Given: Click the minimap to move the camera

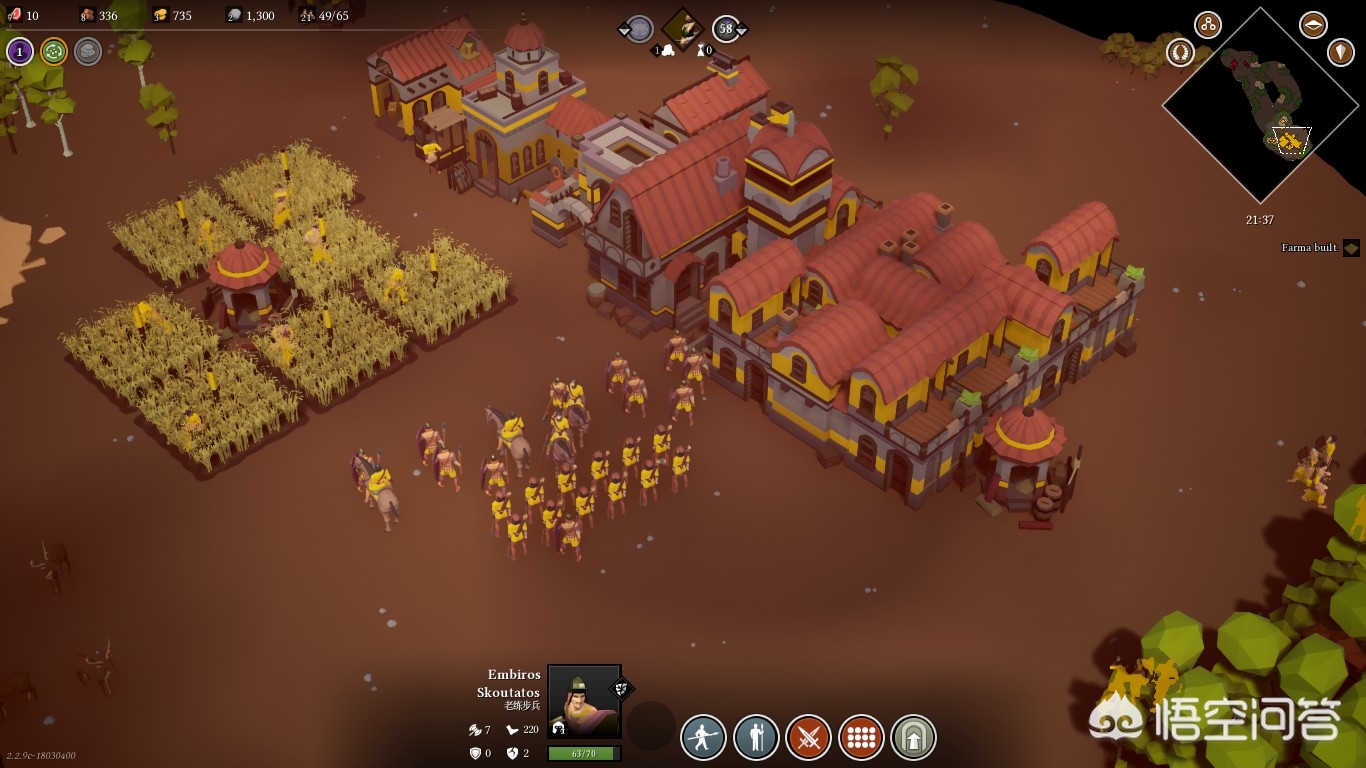Looking at the screenshot, I should pos(1260,105).
